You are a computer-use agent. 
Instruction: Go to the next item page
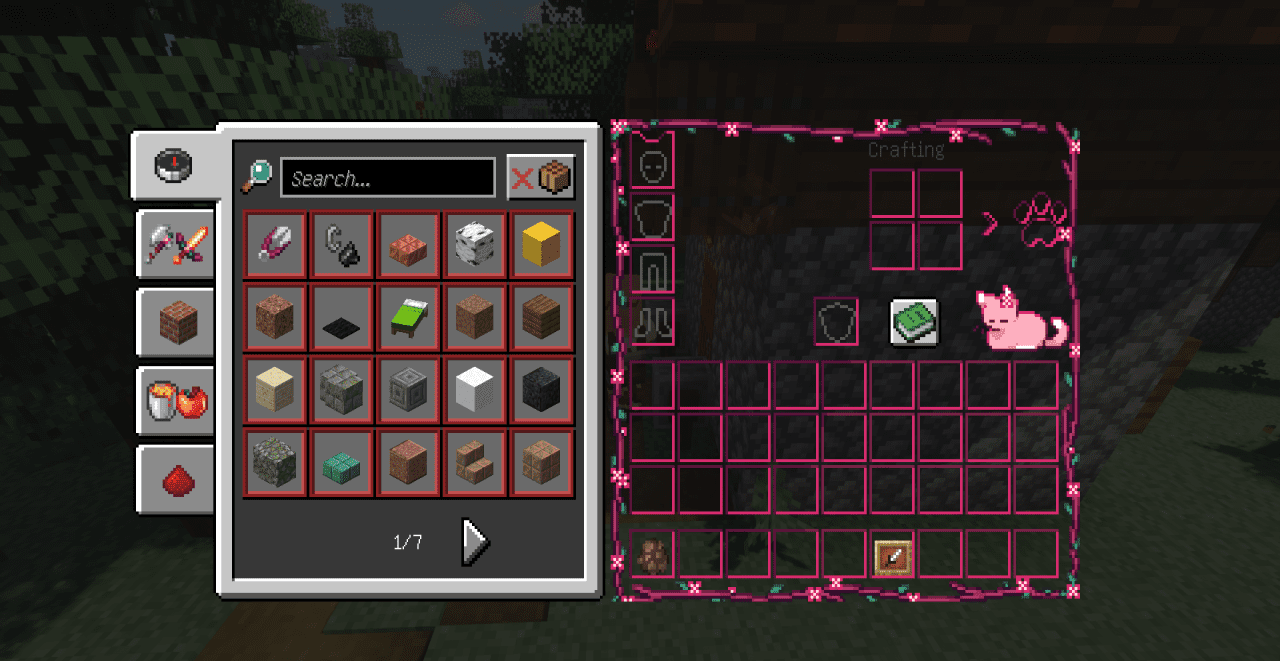coord(475,541)
